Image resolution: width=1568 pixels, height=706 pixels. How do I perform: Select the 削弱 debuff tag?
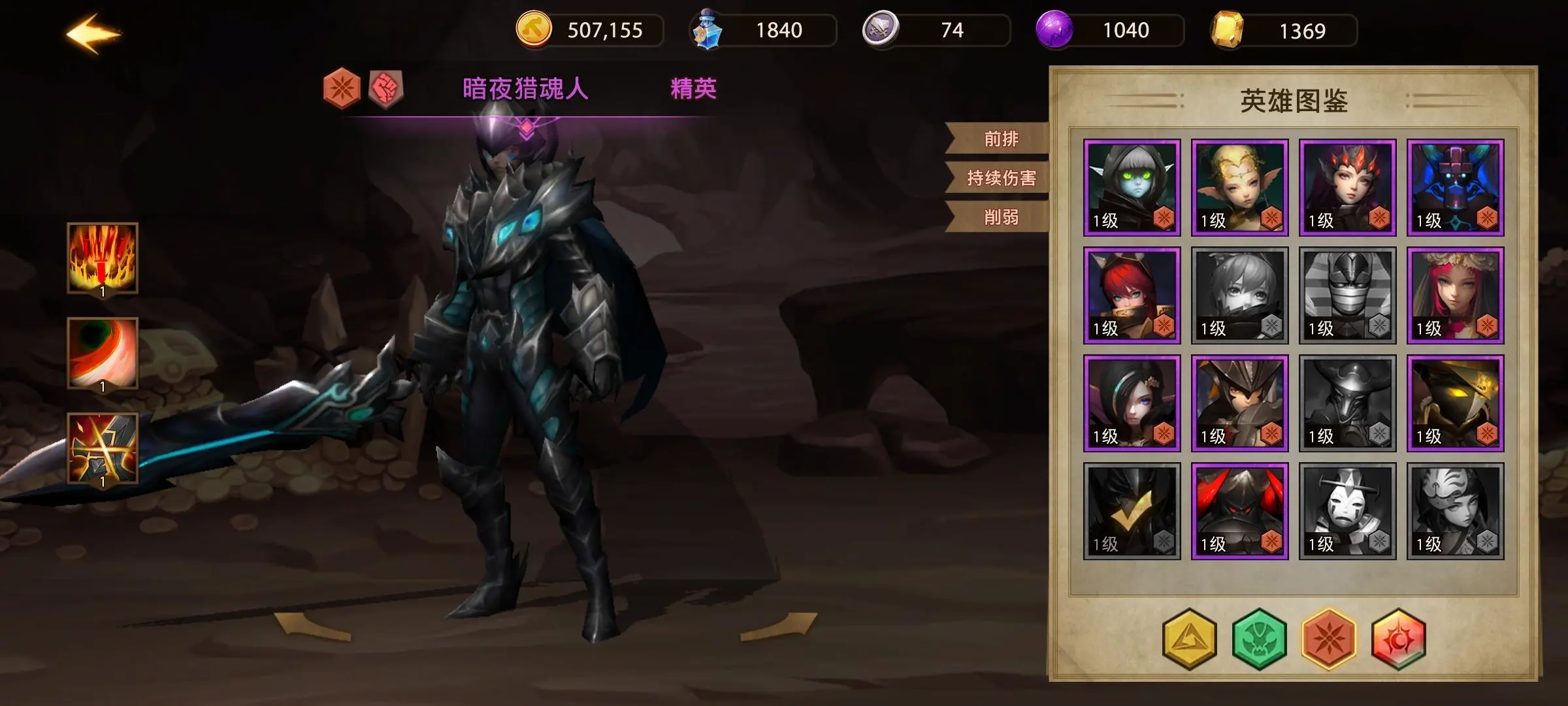coord(1000,217)
